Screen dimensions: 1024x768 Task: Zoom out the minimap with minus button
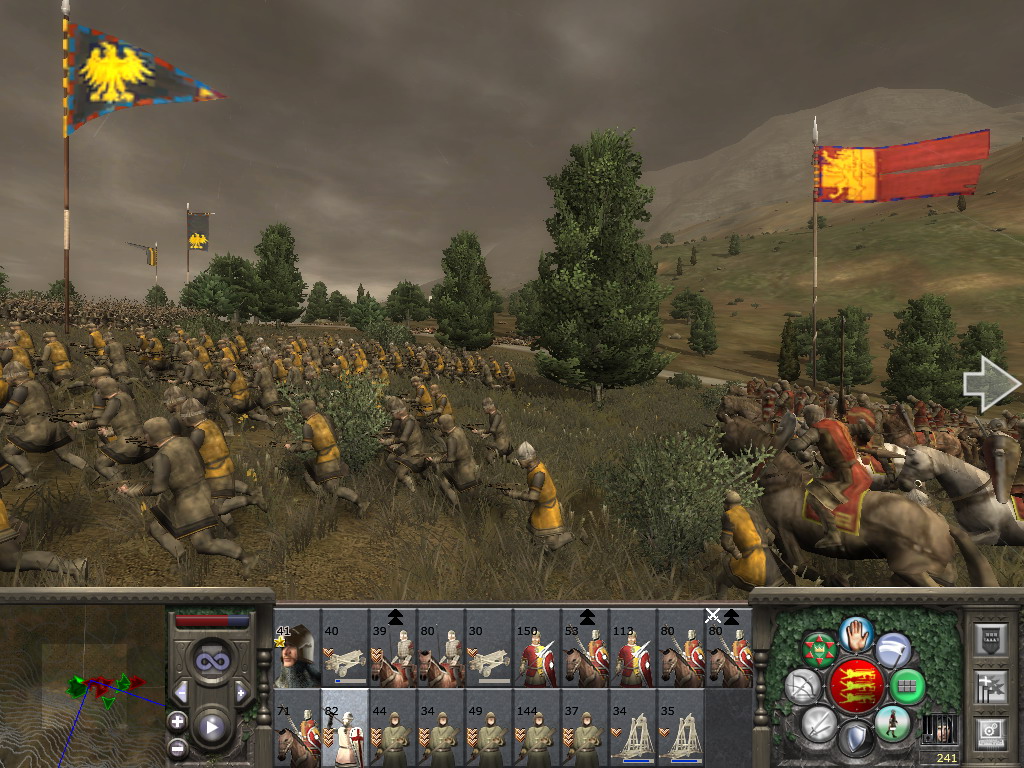click(177, 747)
